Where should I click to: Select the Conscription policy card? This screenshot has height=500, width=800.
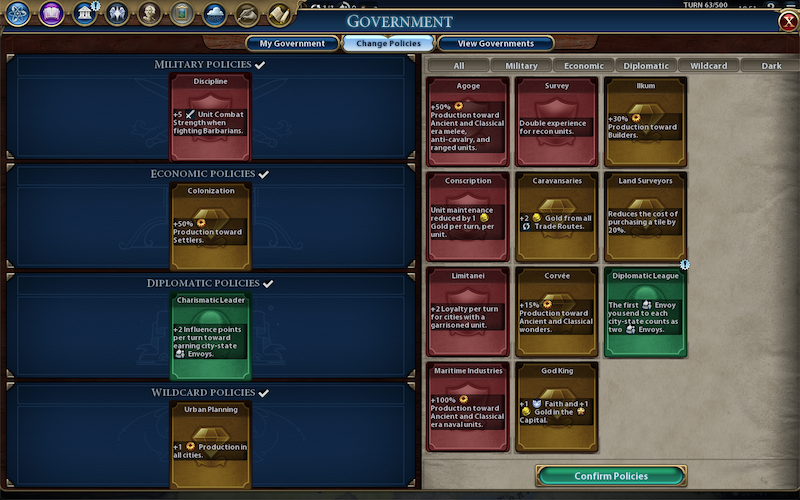[468, 216]
